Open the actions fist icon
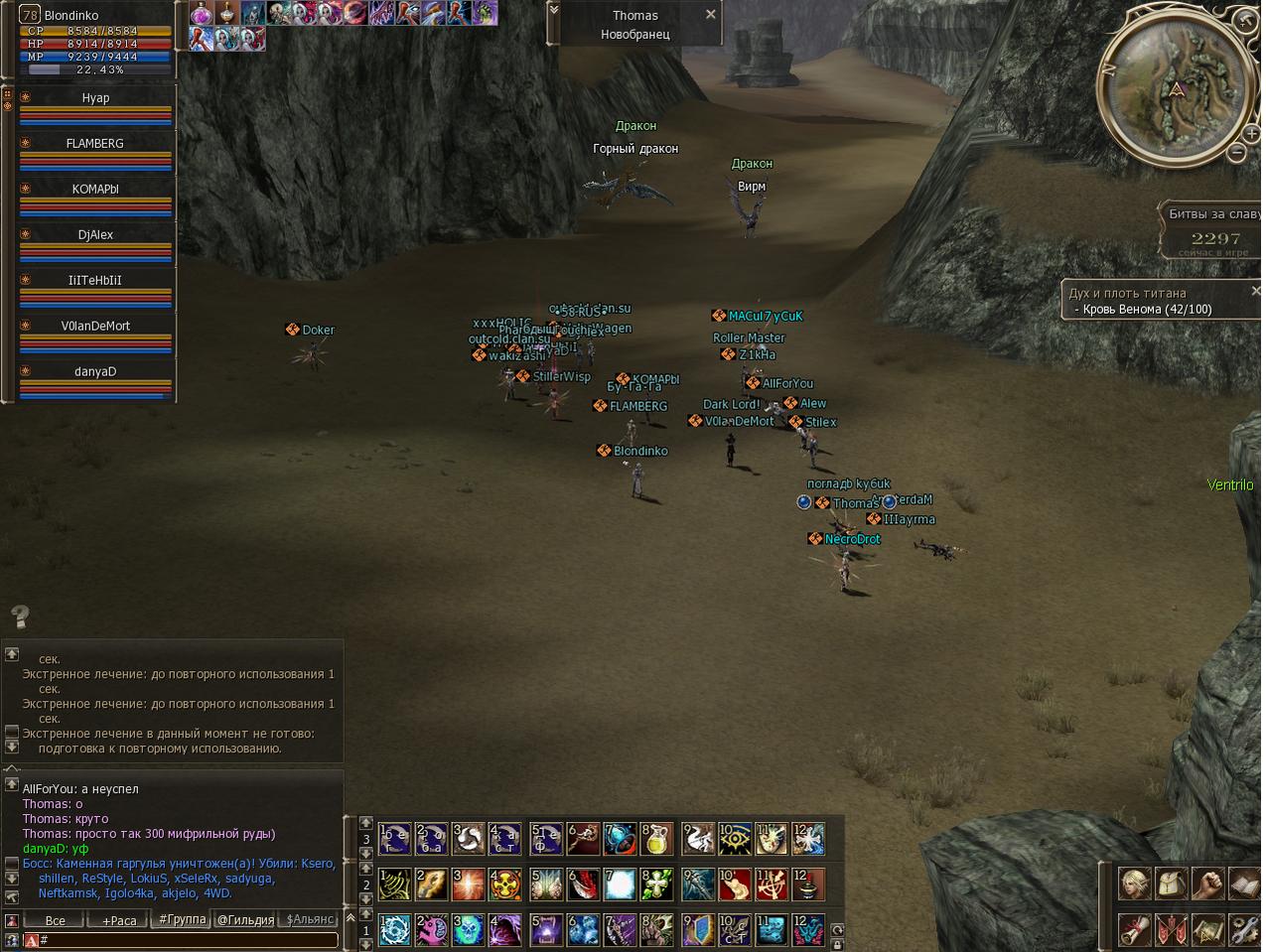Image resolution: width=1266 pixels, height=952 pixels. (x=1207, y=883)
